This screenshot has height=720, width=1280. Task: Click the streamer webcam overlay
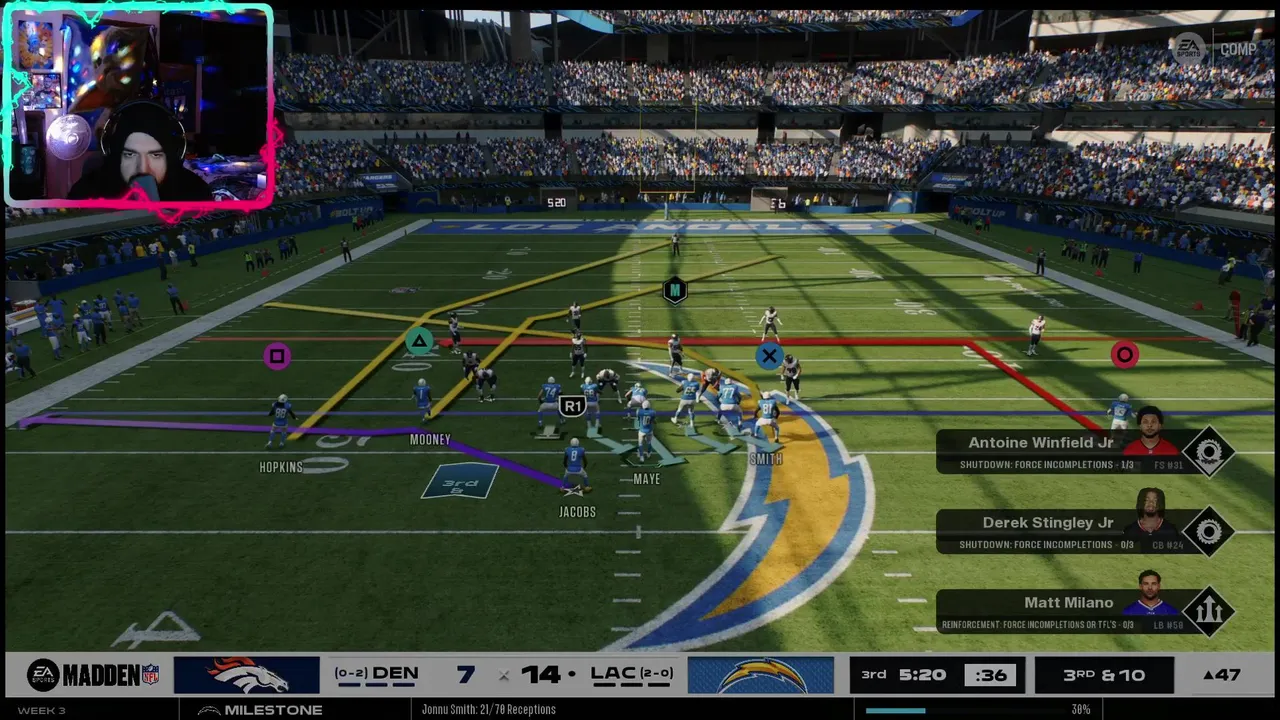click(138, 106)
